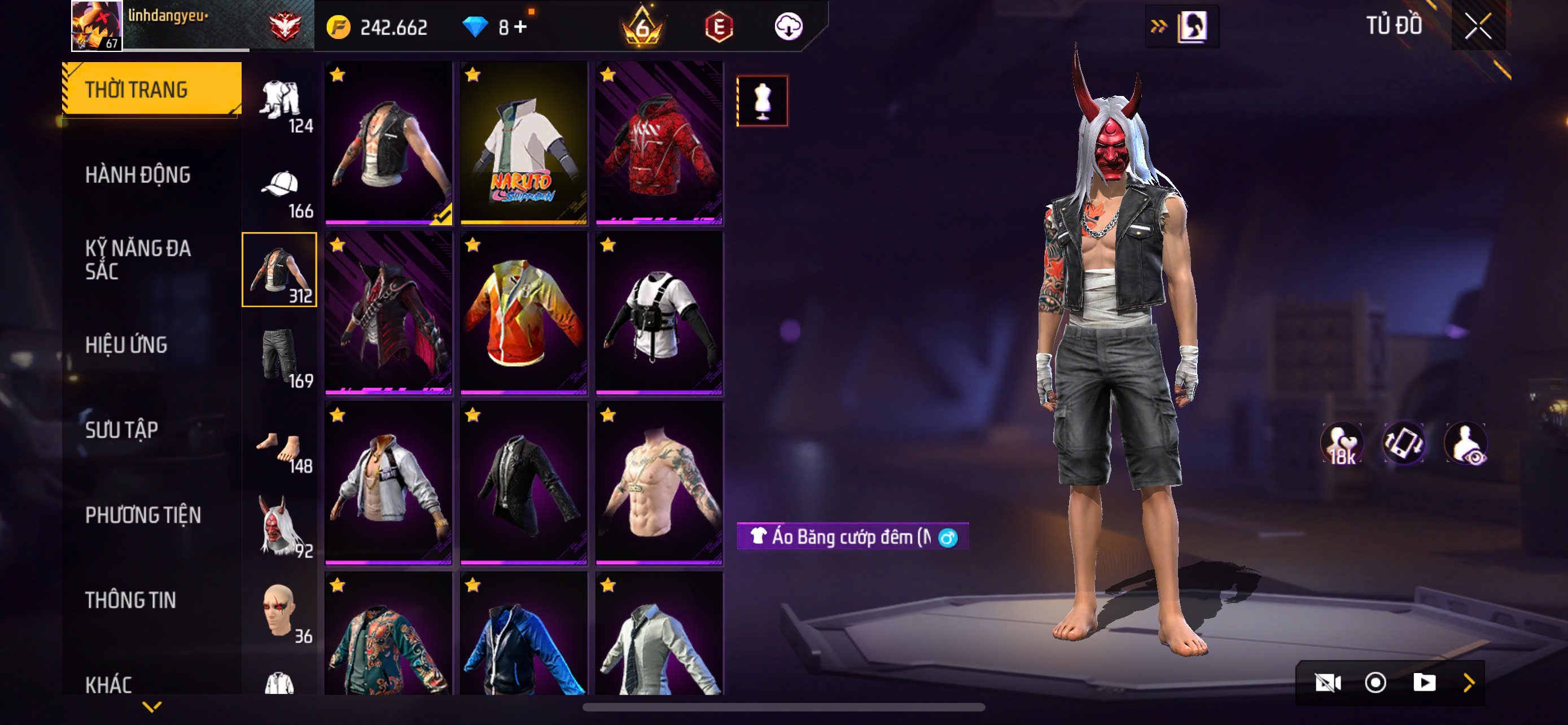Viewport: 1568px width, 725px height.
Task: Choose the white shirt with chest rig
Action: point(659,313)
